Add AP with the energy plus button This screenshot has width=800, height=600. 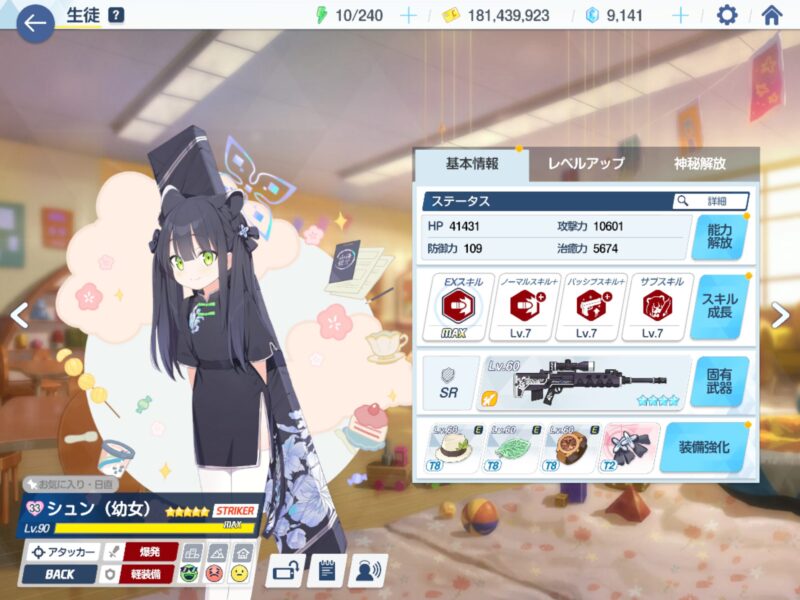(408, 15)
